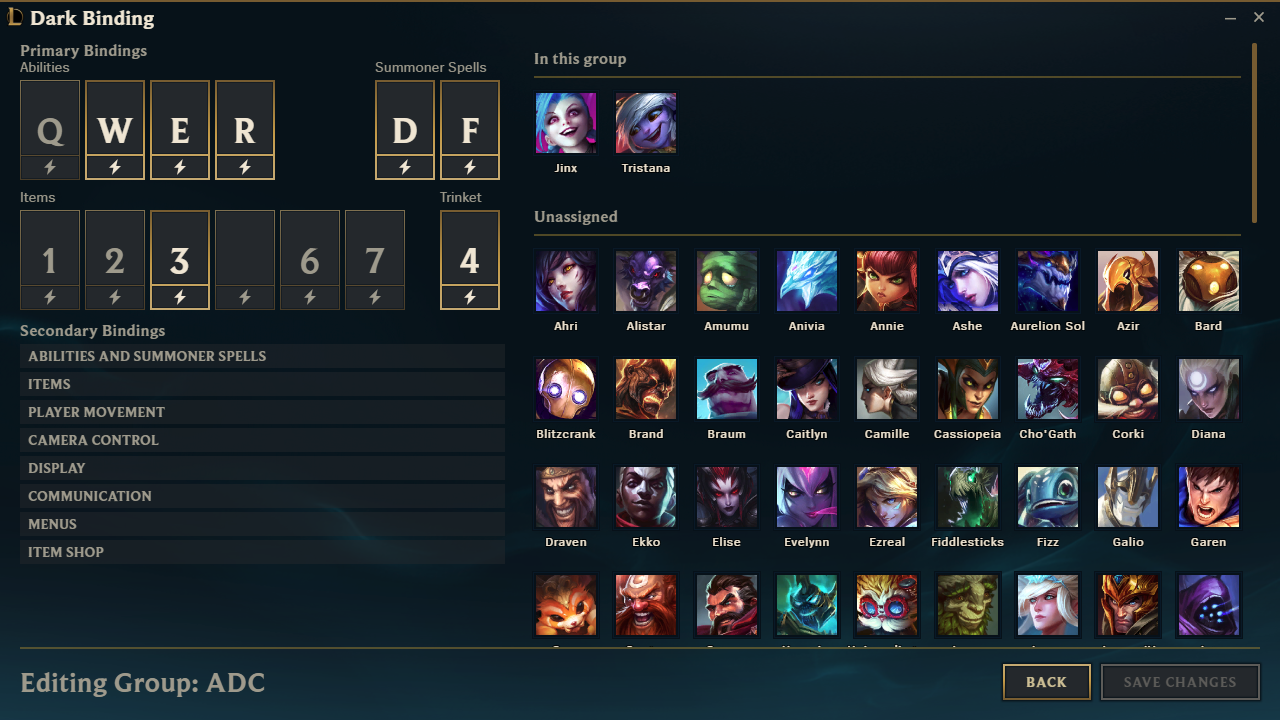Add Ahri from the unassigned champions

(566, 281)
